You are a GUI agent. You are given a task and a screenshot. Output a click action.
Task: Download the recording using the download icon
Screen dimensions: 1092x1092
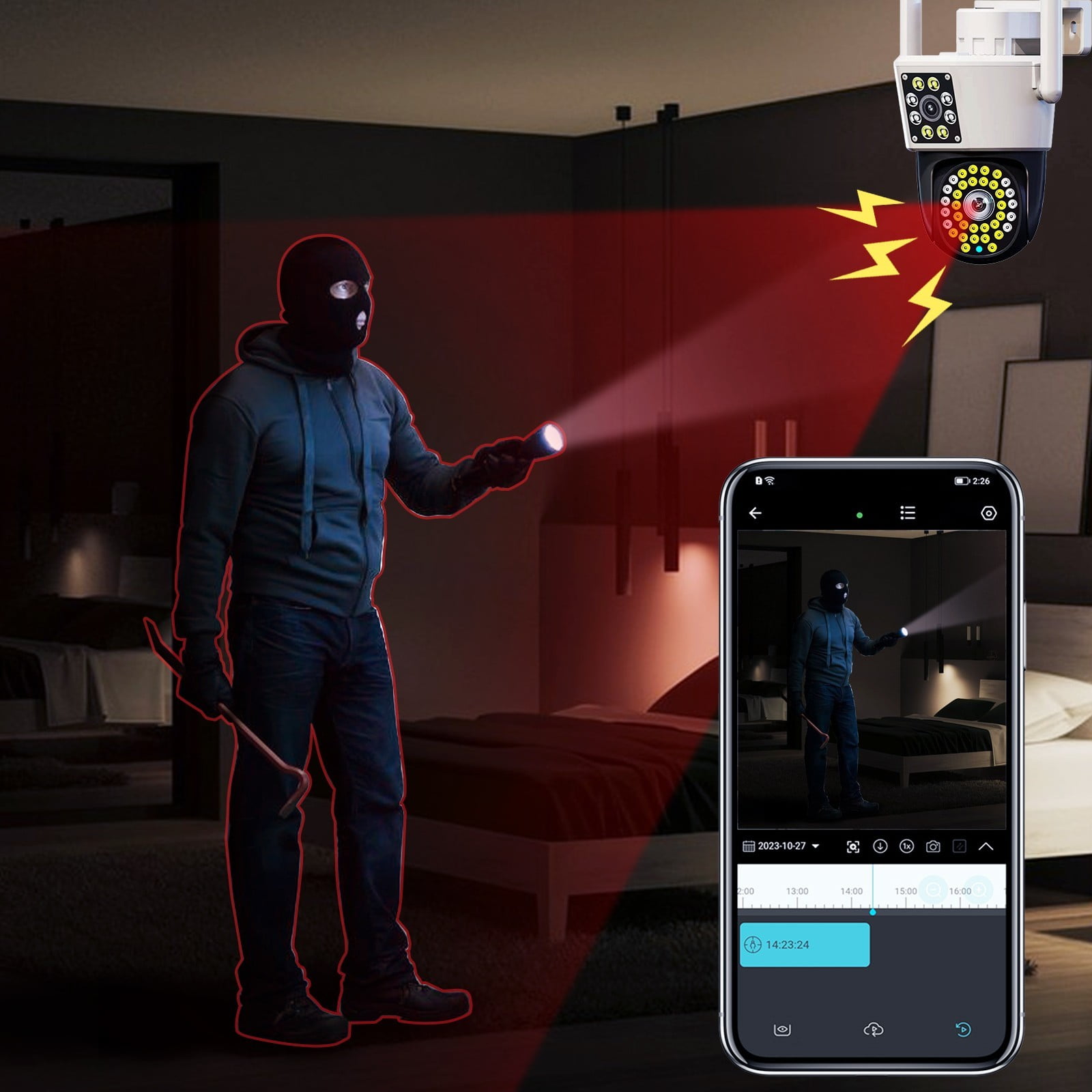click(880, 847)
